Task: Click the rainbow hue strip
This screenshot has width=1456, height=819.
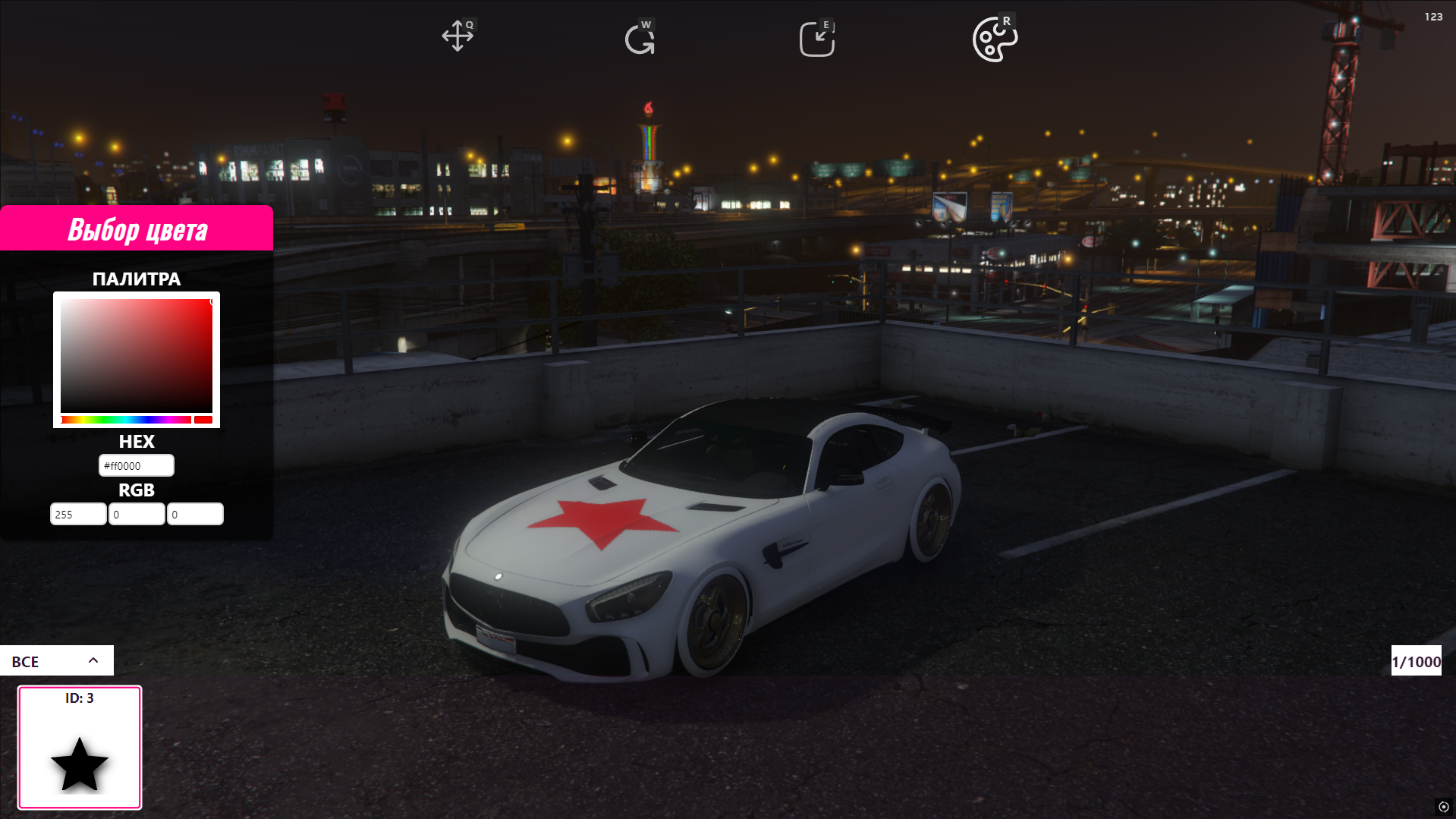Action: click(x=126, y=420)
